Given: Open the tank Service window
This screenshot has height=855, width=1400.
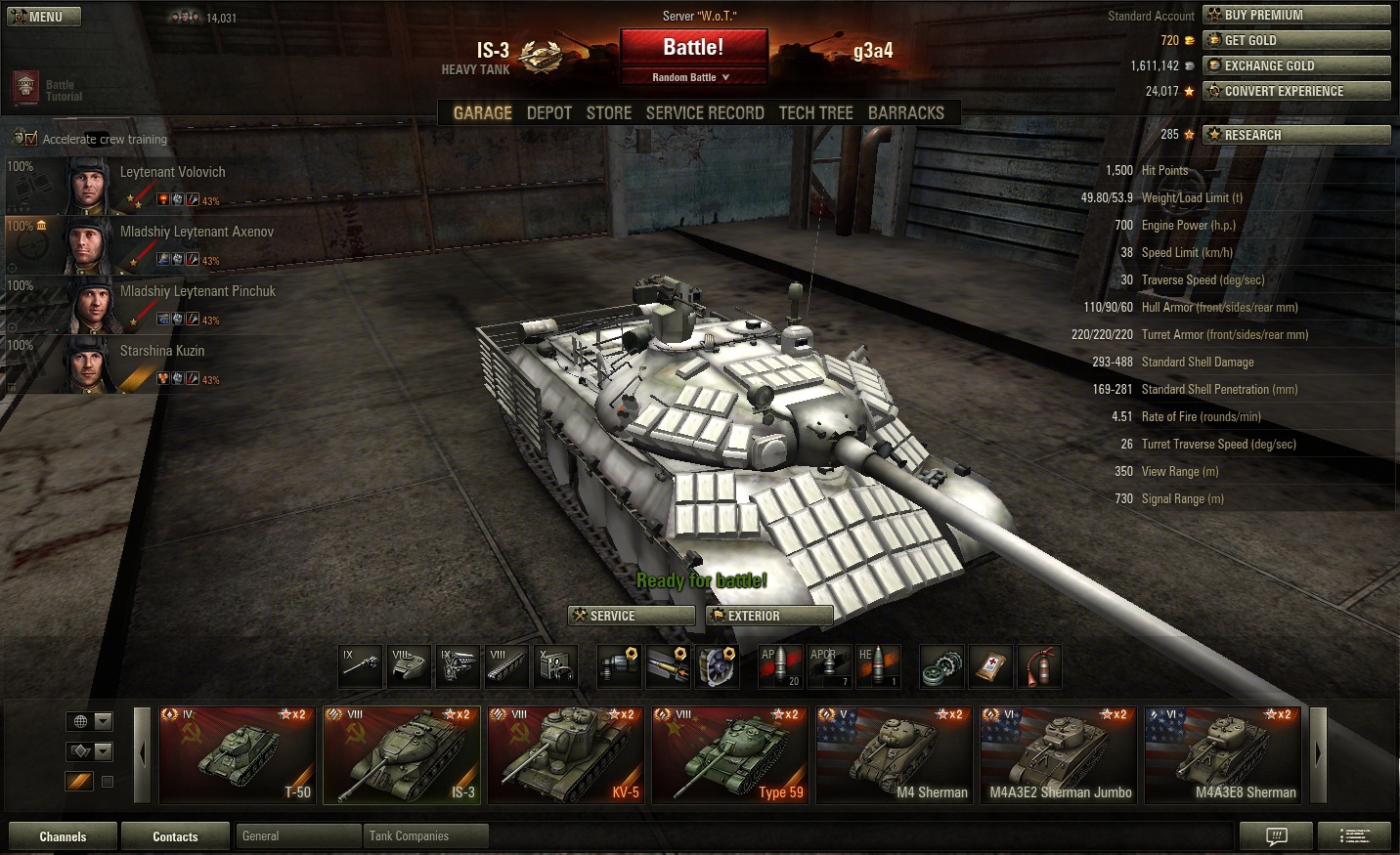Looking at the screenshot, I should [632, 616].
